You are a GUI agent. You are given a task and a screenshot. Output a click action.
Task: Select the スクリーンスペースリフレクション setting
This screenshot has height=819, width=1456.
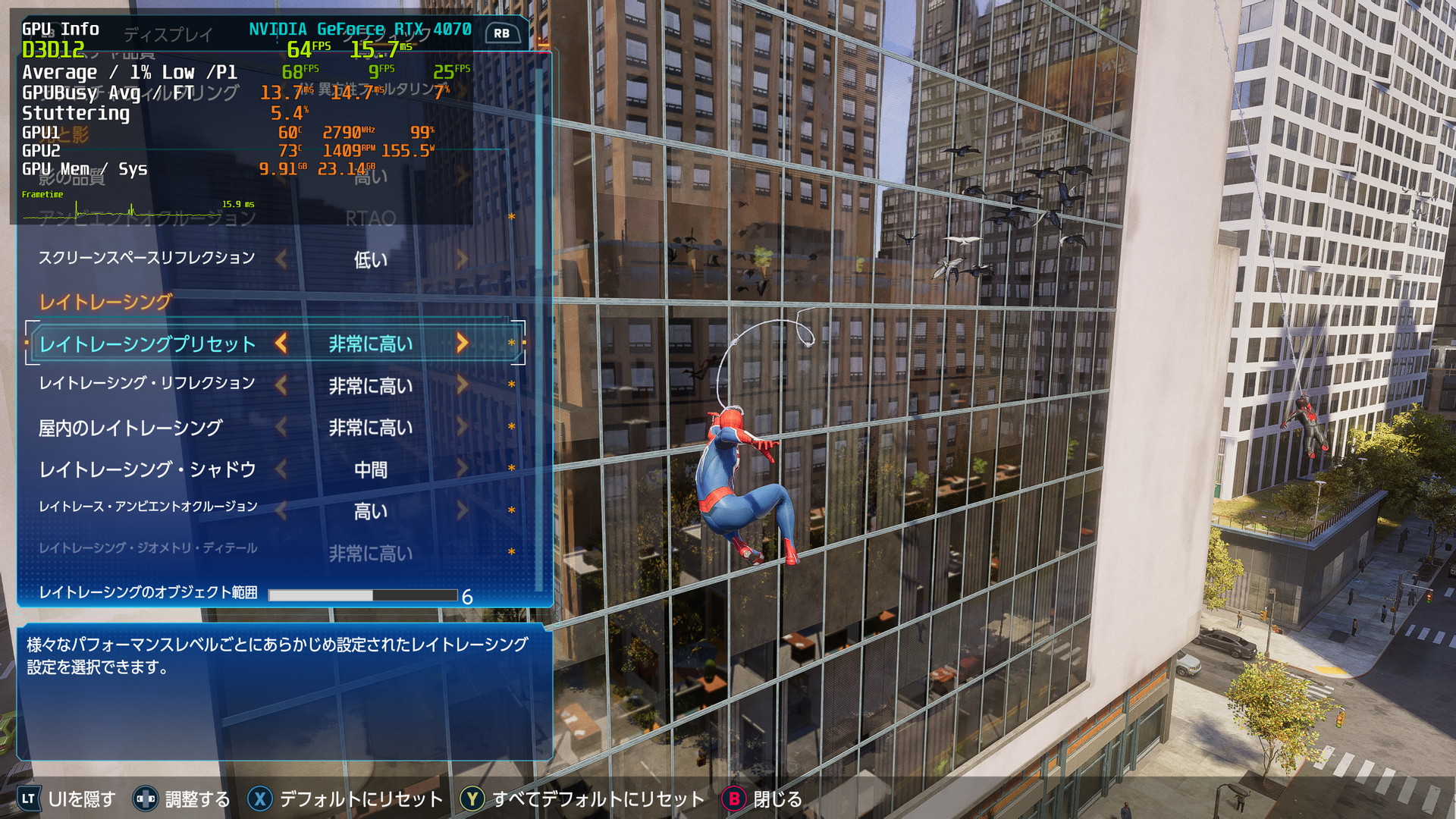point(146,259)
